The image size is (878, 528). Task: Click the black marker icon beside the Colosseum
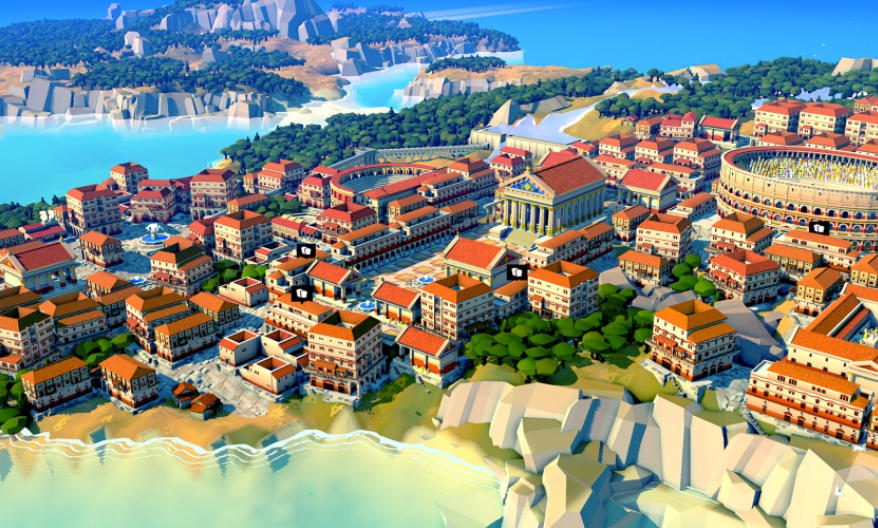coord(819,228)
